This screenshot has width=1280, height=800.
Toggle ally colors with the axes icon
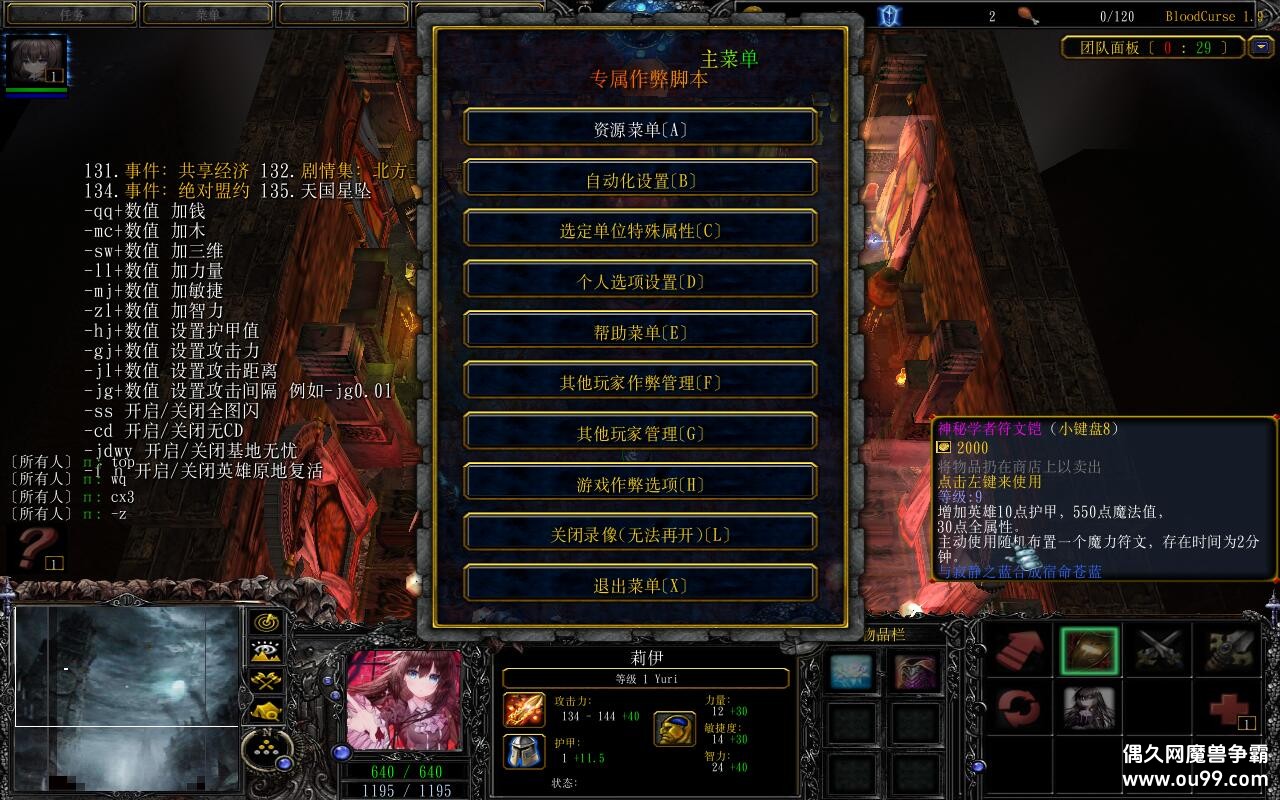tap(264, 680)
